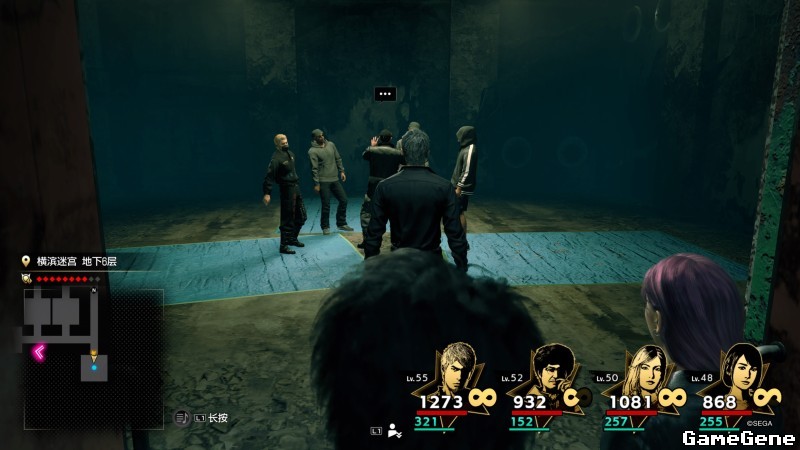
Task: Click the music playlist icon
Action: click(x=182, y=418)
